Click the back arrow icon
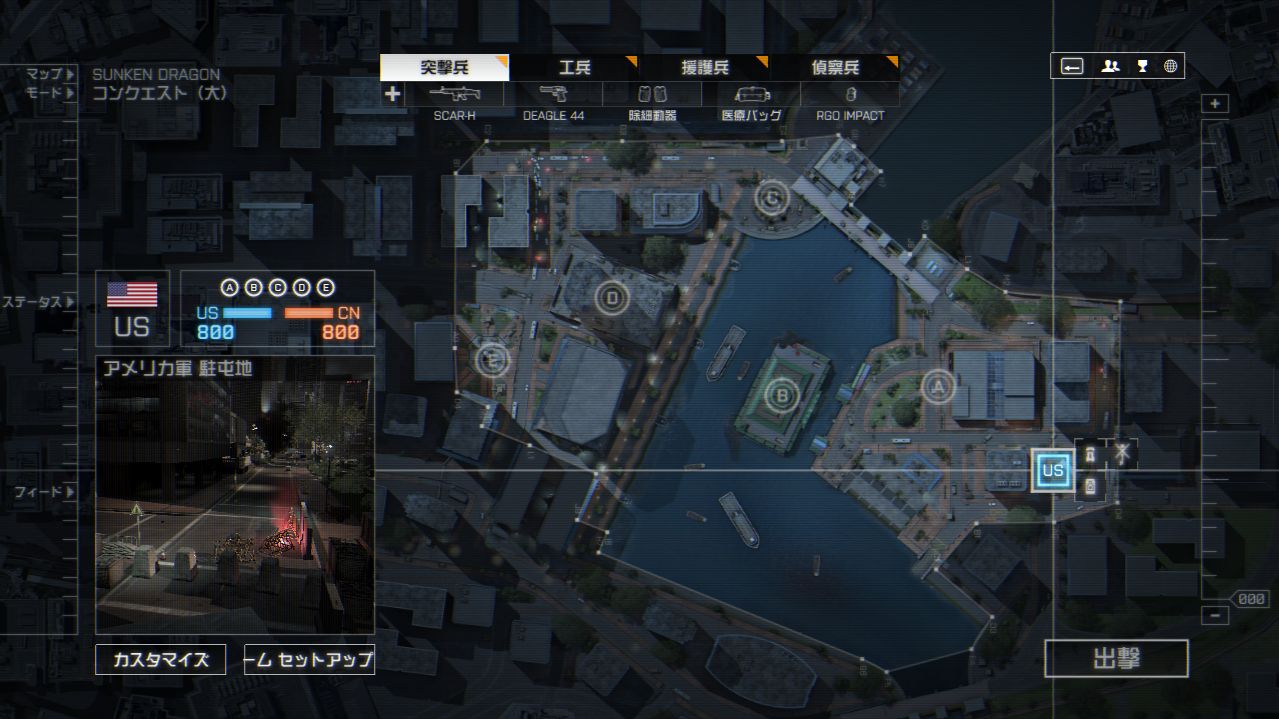Viewport: 1279px width, 719px height. pyautogui.click(x=1072, y=66)
